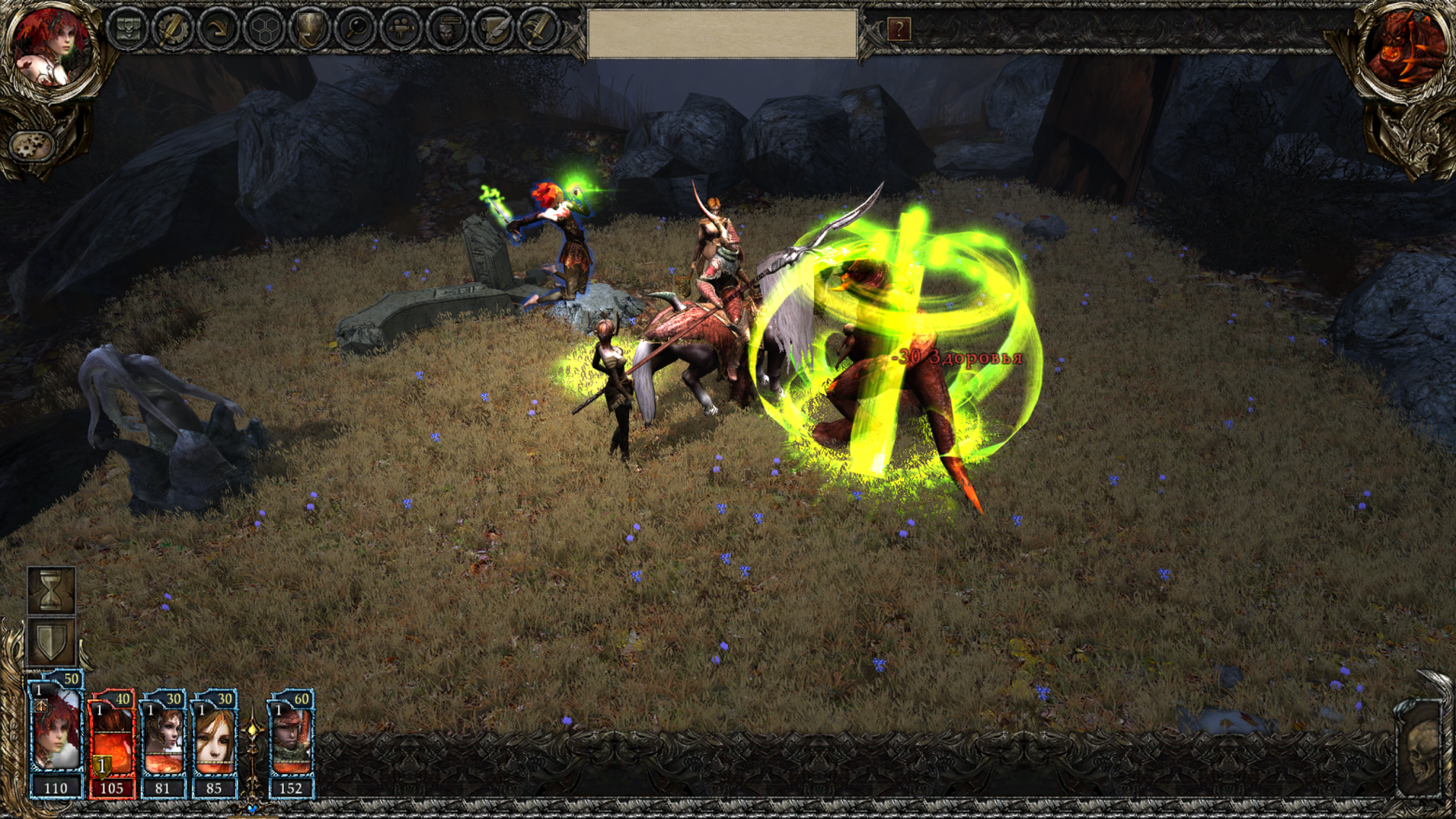Viewport: 1456px width, 819px height.
Task: Click the camera toolbar icon
Action: [x=401, y=29]
